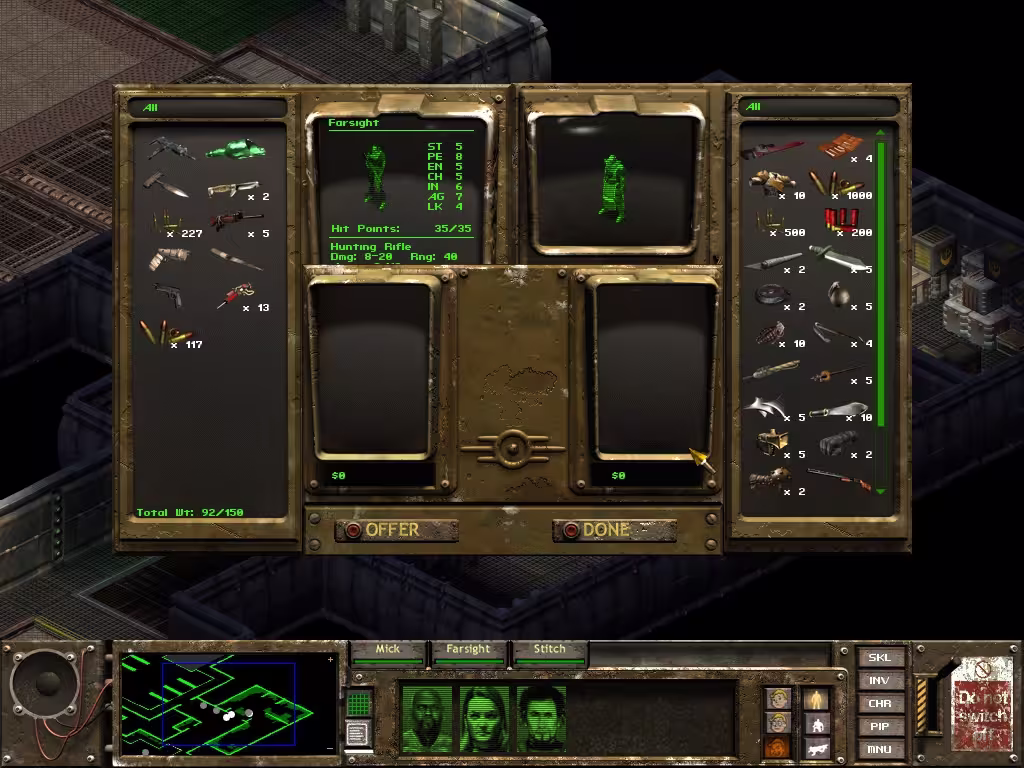Open the PIP device

click(879, 727)
